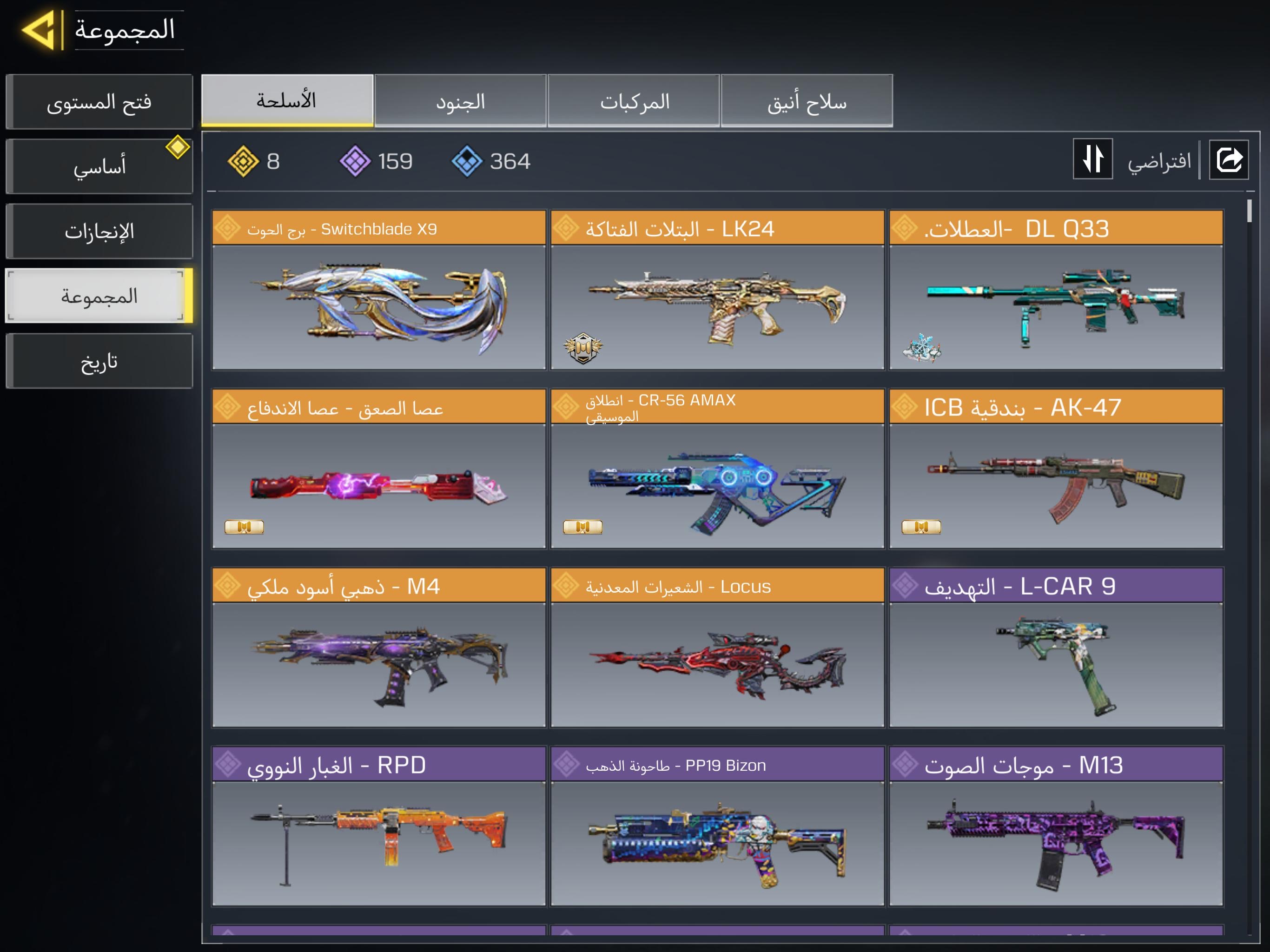Toggle the sort order arrows button

coord(1092,159)
